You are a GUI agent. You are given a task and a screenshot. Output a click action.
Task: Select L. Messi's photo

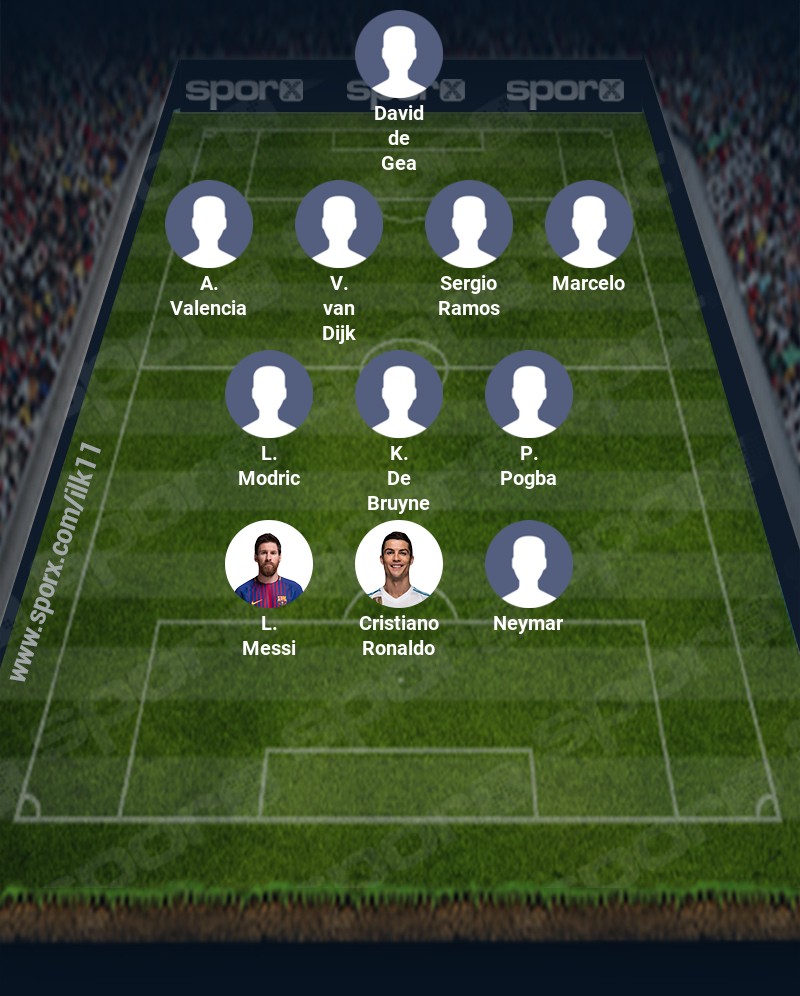[x=269, y=564]
